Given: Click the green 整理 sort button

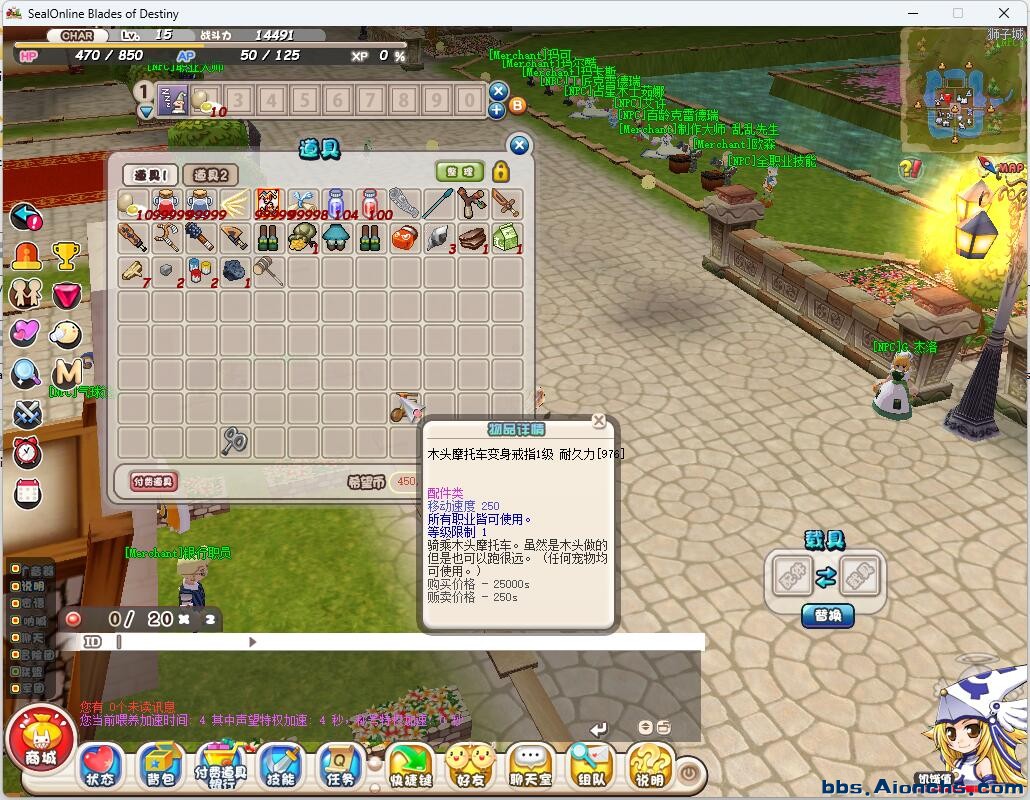Looking at the screenshot, I should tap(459, 171).
